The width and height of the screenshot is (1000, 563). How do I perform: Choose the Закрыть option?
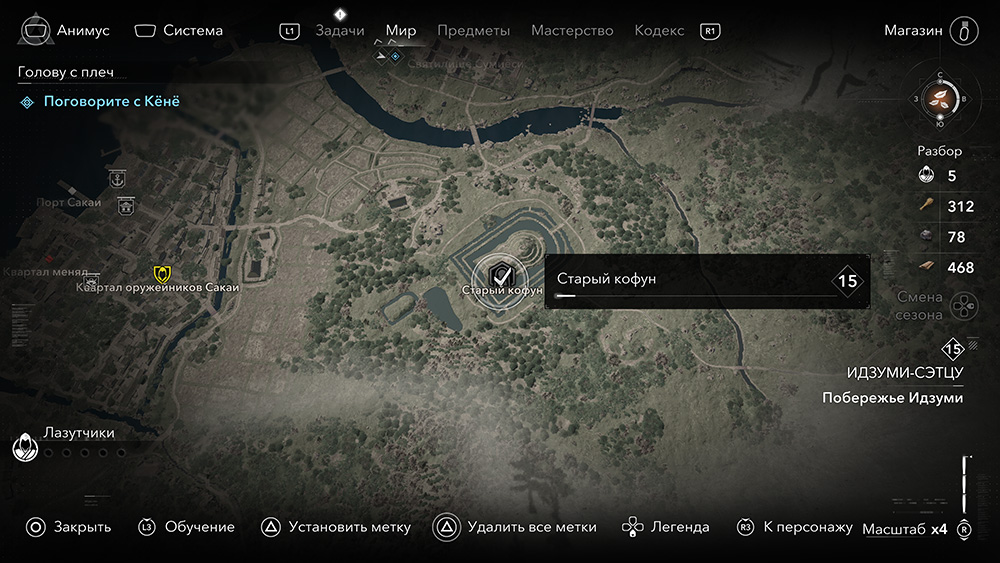coord(68,527)
